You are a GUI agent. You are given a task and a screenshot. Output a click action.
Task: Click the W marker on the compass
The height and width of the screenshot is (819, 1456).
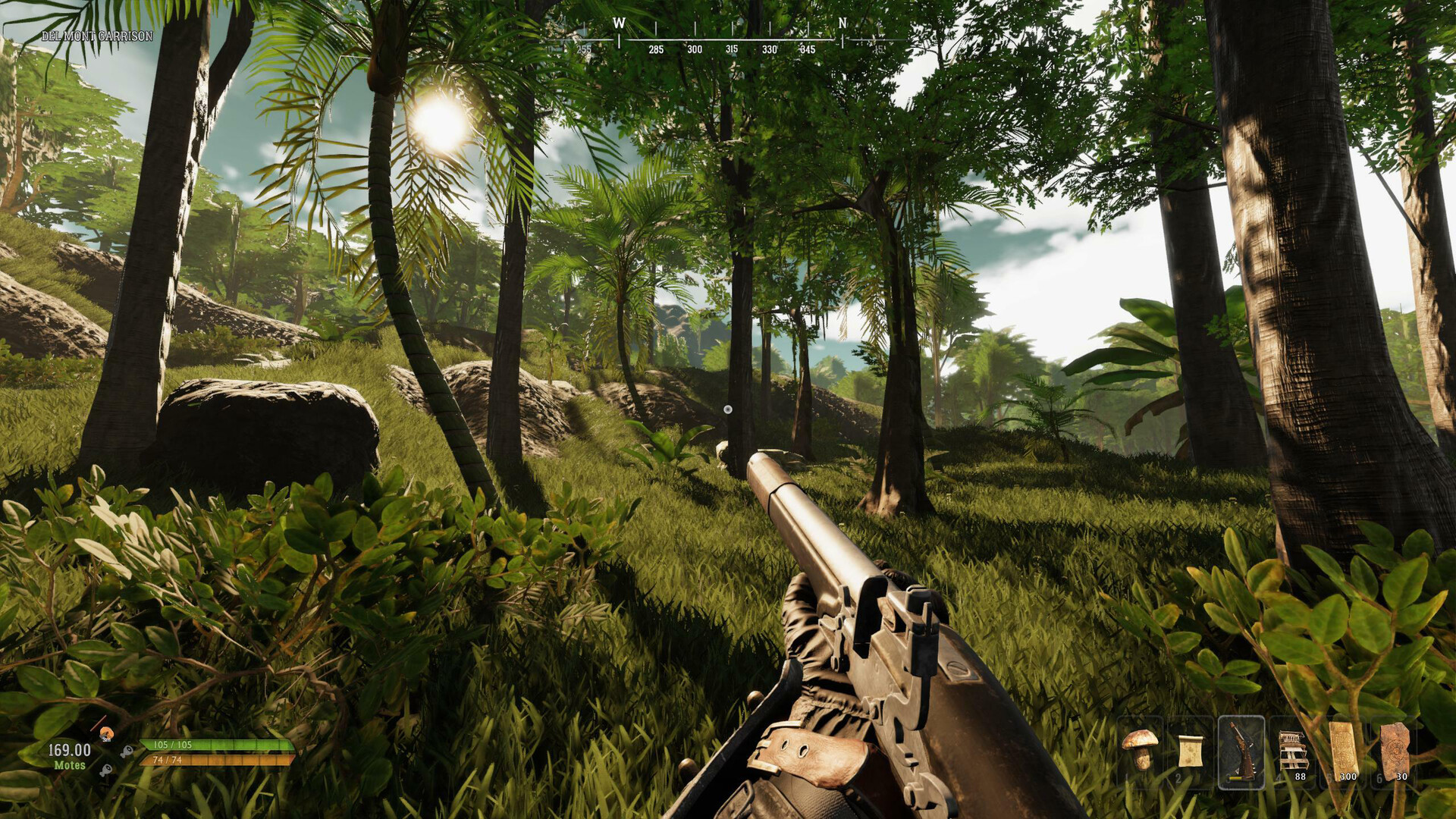point(620,23)
